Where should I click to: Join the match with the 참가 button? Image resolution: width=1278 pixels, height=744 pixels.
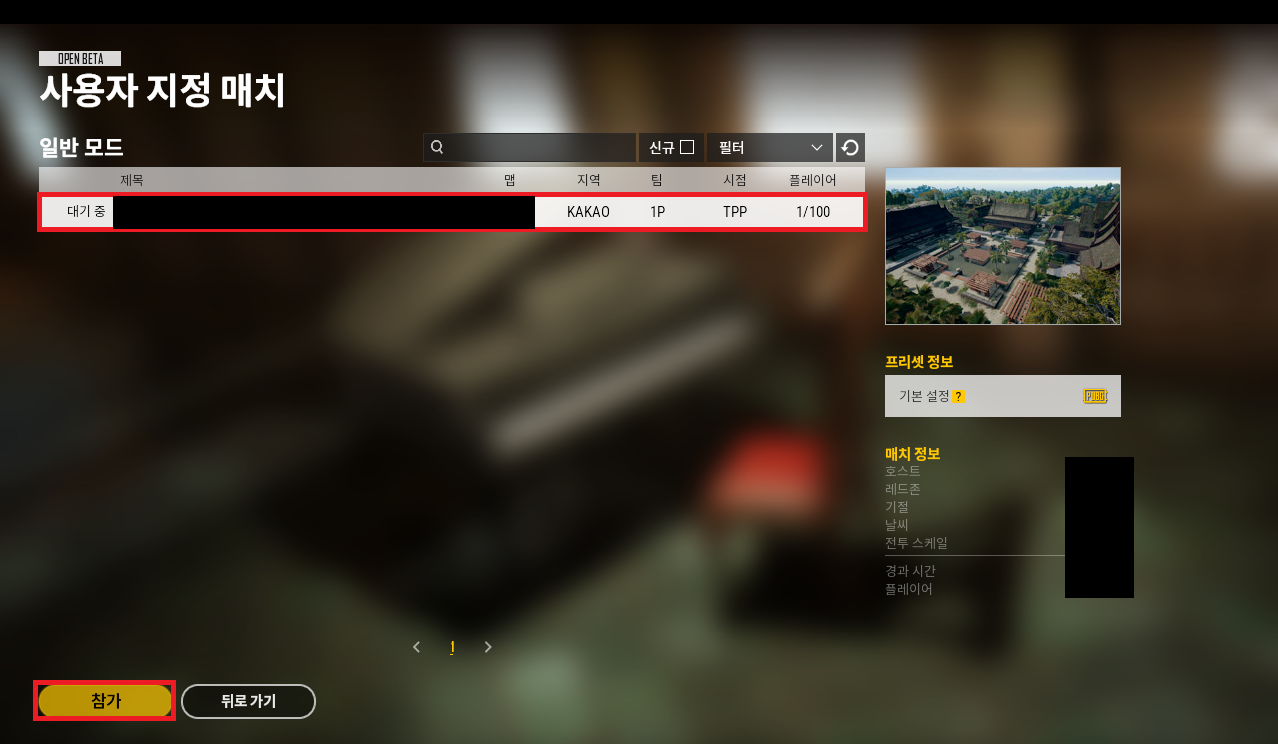click(x=105, y=701)
